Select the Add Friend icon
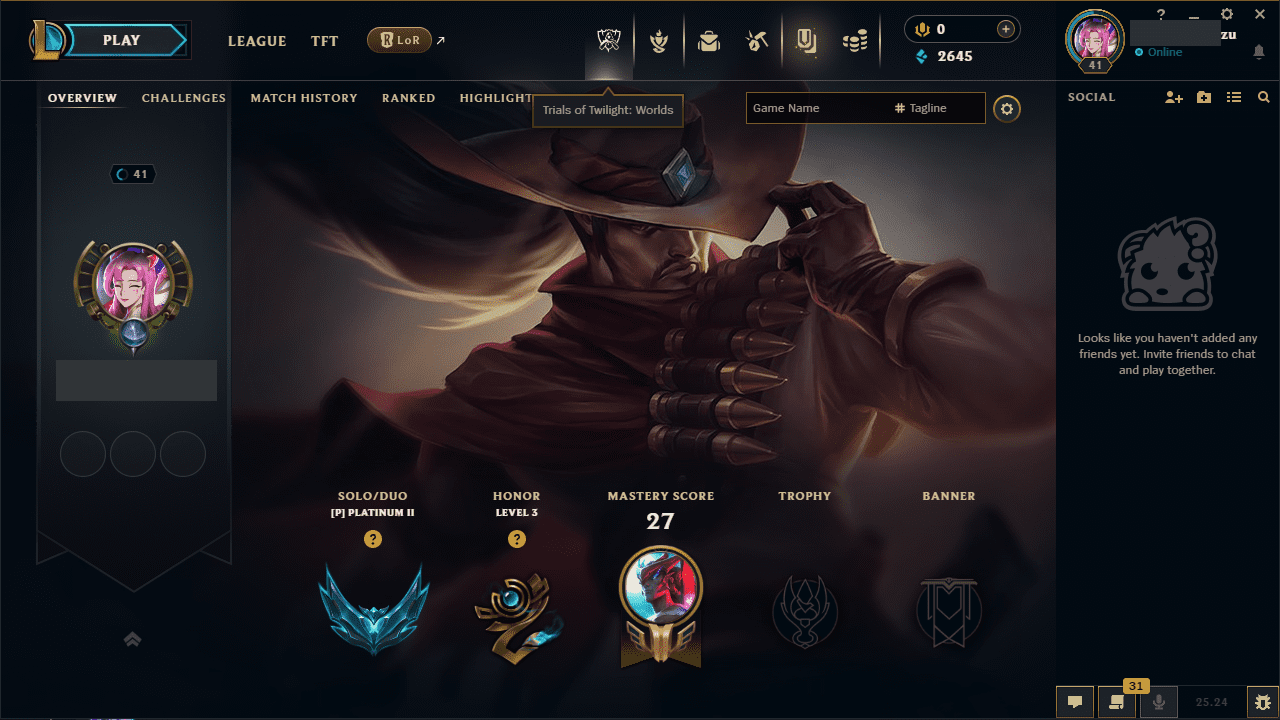 (1172, 97)
